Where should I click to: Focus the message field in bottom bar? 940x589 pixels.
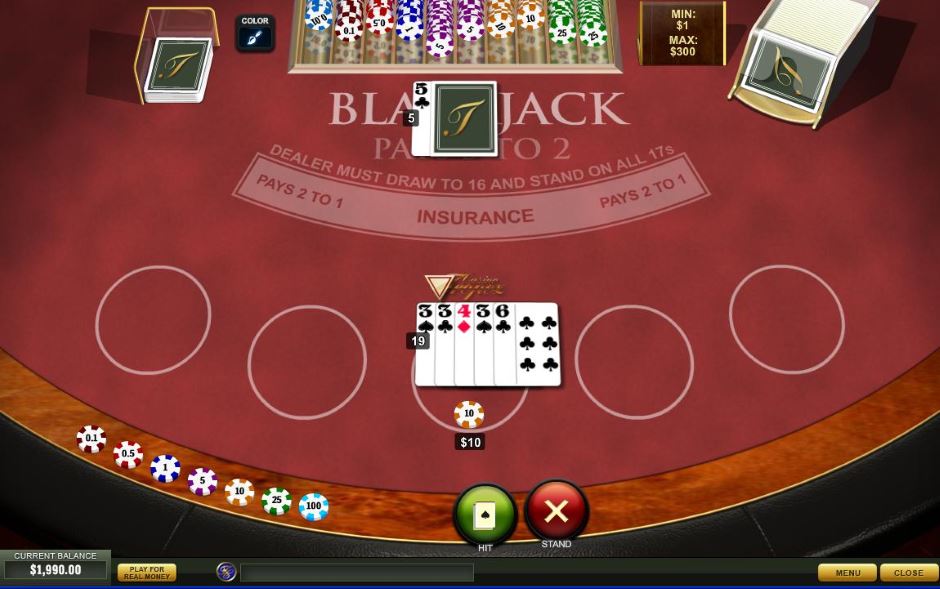[x=356, y=572]
